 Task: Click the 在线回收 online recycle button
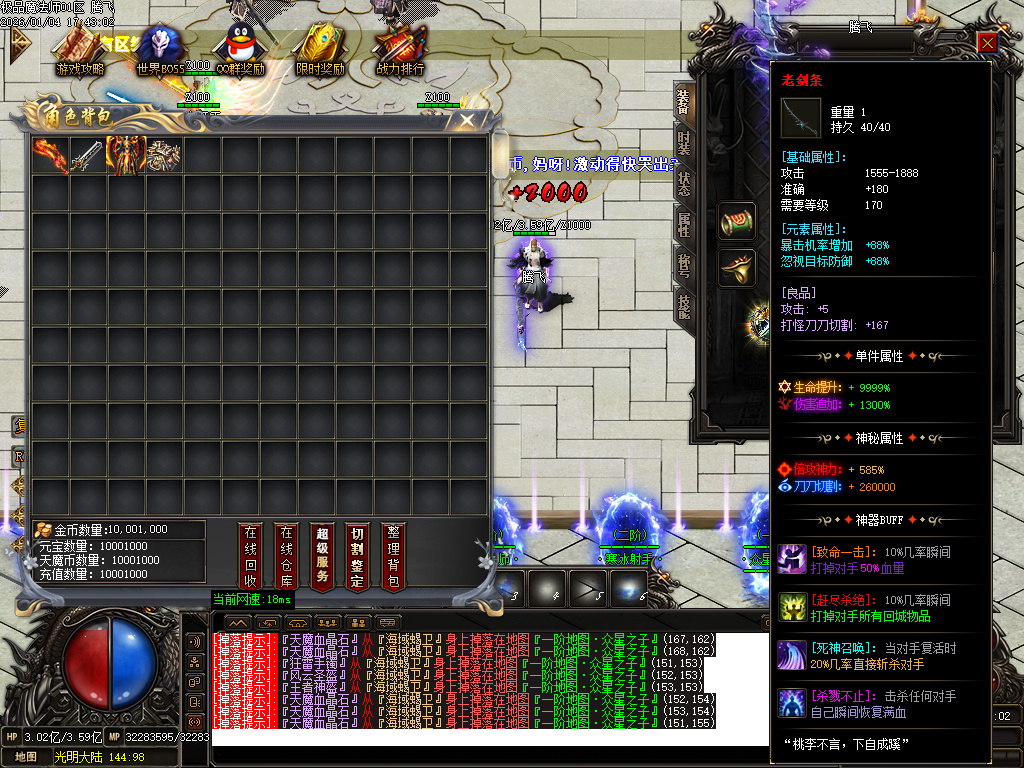(x=251, y=556)
